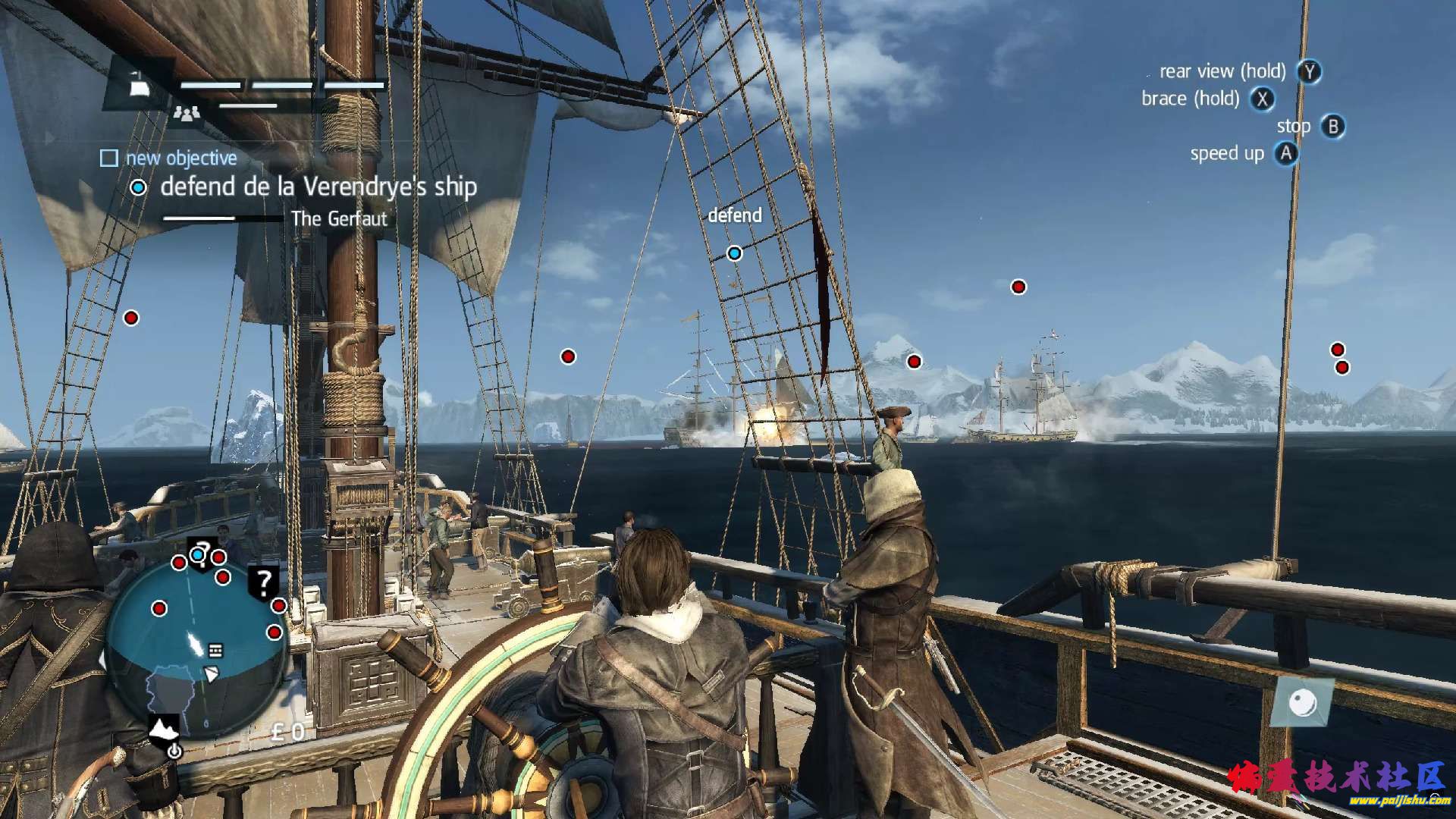
Task: Open the paijishu.com watermark link
Action: tap(1389, 800)
